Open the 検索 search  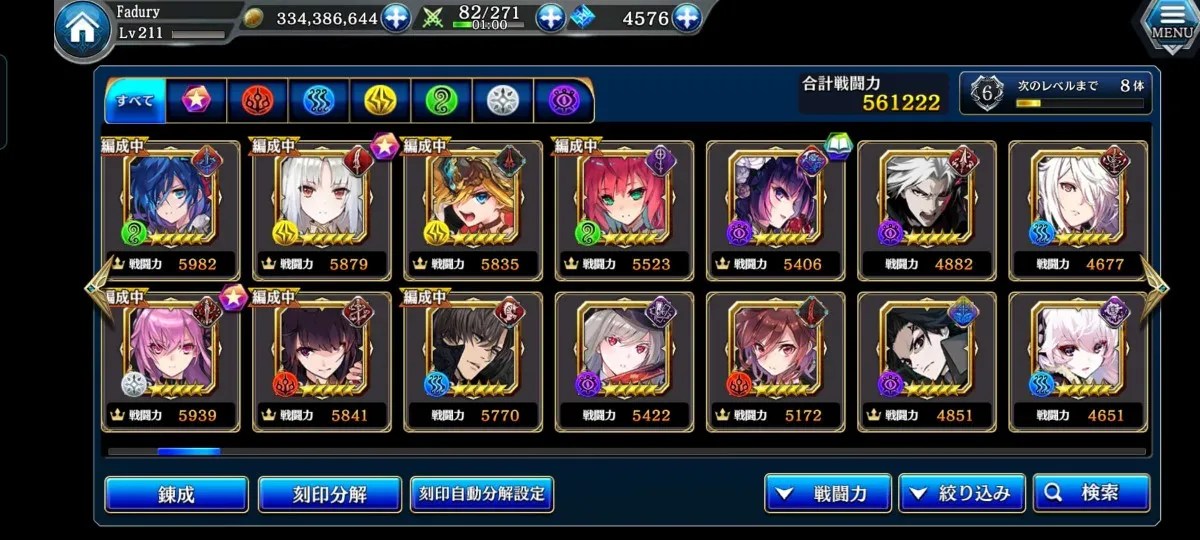coord(1091,493)
